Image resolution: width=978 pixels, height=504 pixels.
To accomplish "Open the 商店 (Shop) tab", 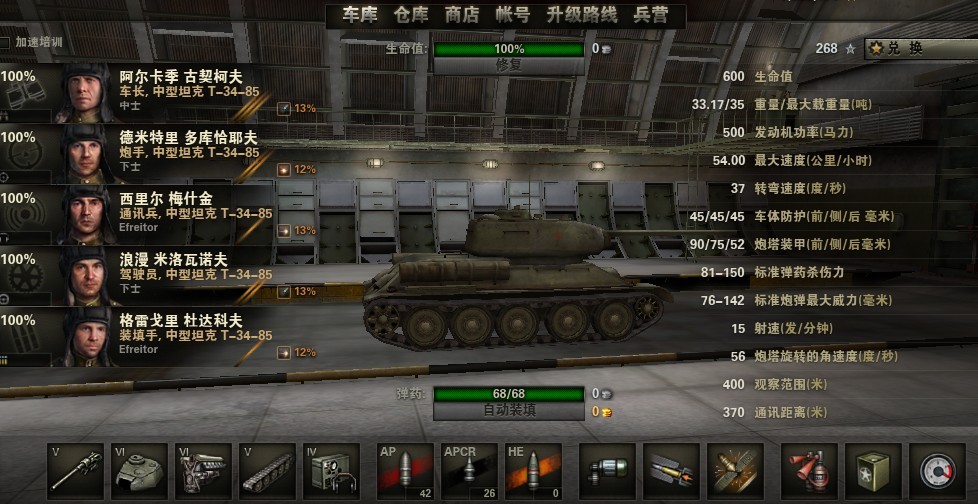I will 461,15.
